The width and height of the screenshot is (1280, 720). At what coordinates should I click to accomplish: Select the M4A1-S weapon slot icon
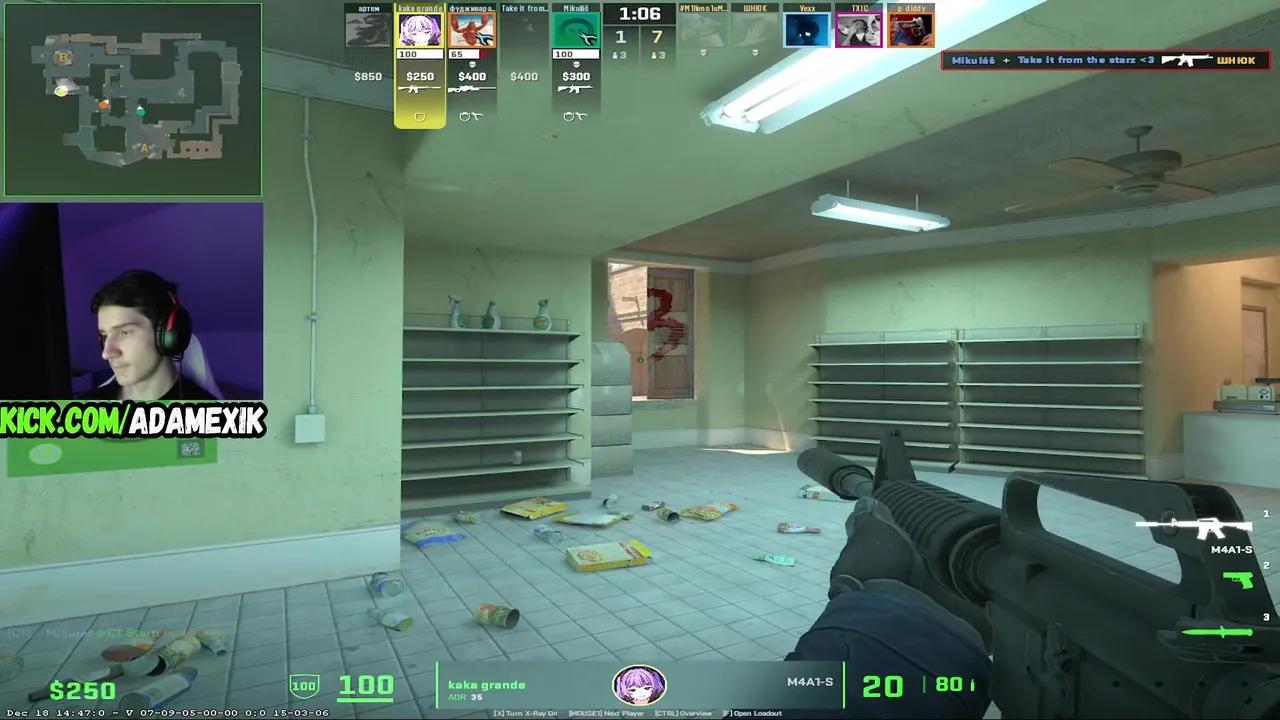(1194, 527)
